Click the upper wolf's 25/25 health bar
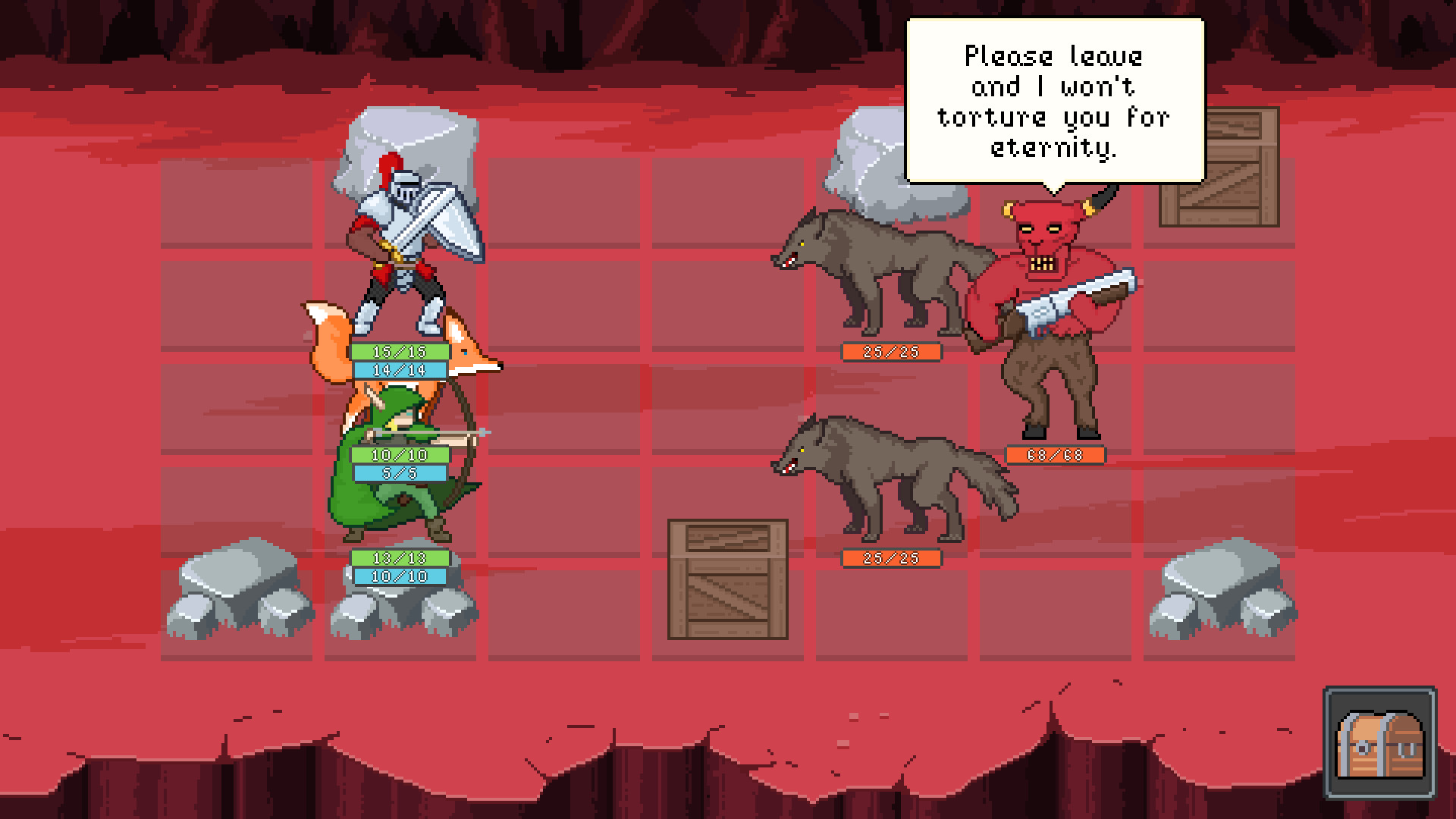1456x819 pixels. click(891, 352)
